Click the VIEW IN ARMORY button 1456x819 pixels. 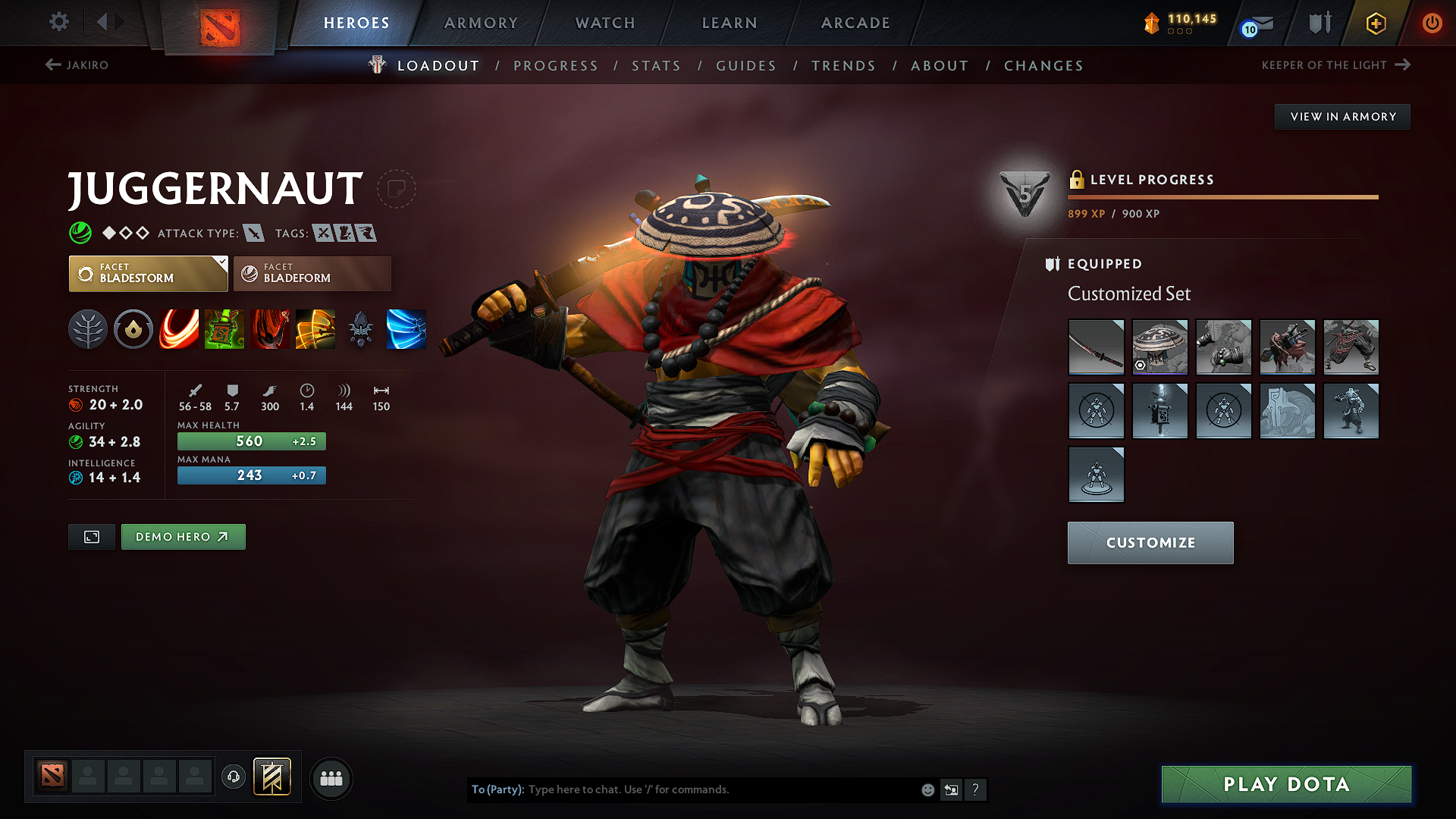click(x=1342, y=116)
